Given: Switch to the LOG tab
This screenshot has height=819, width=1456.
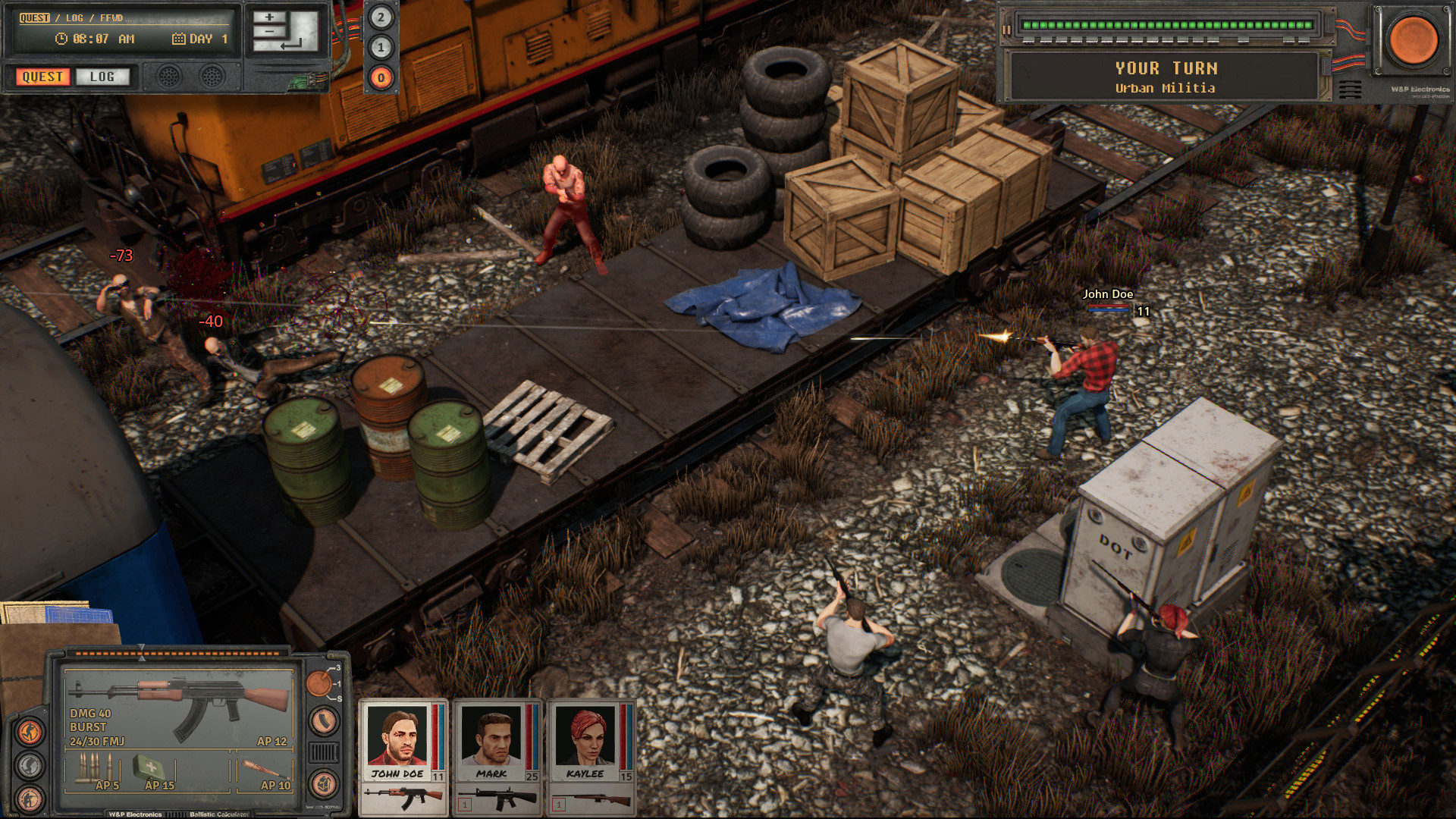Looking at the screenshot, I should pyautogui.click(x=102, y=77).
